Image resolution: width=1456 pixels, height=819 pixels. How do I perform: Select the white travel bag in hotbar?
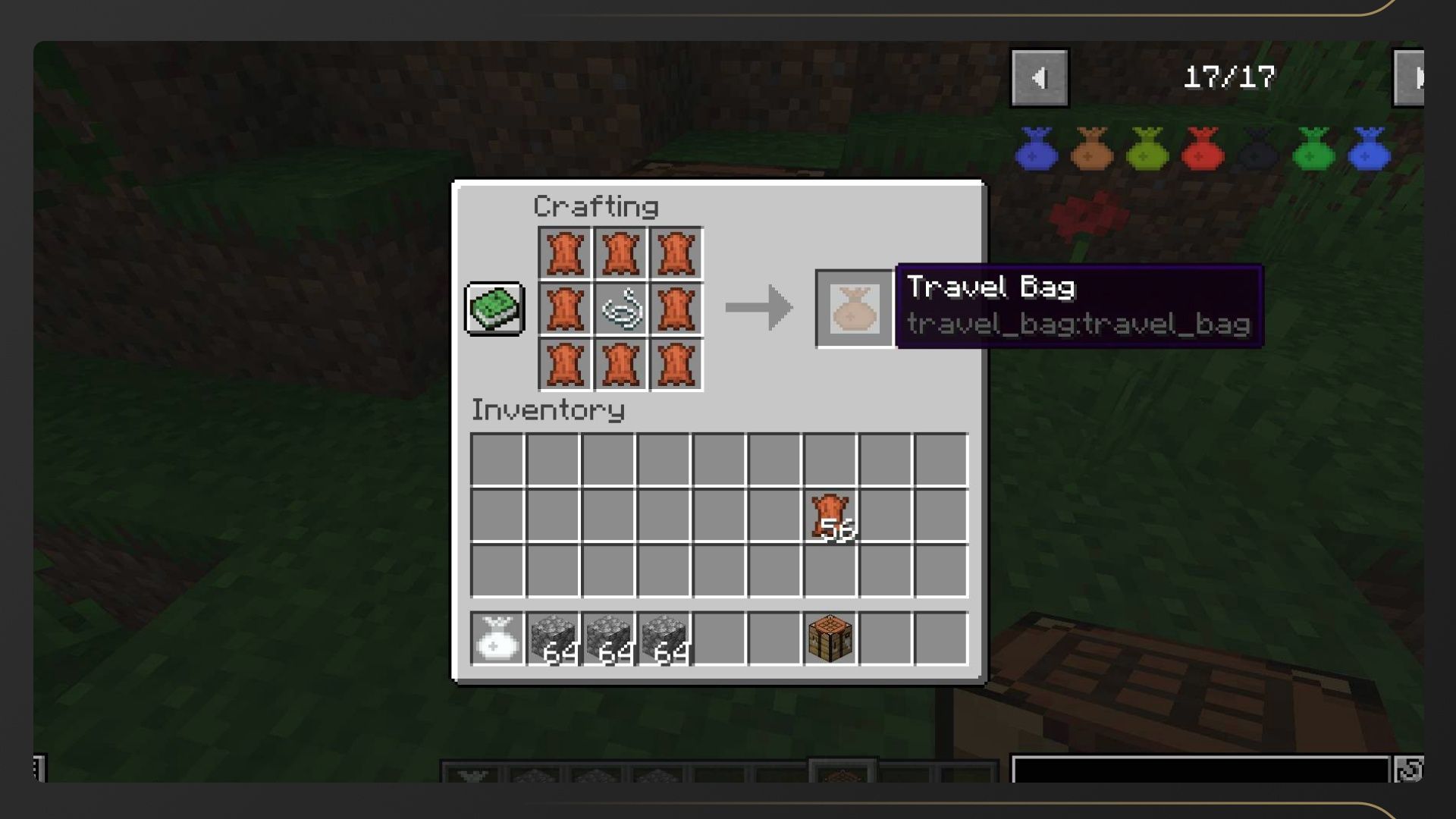tap(497, 639)
